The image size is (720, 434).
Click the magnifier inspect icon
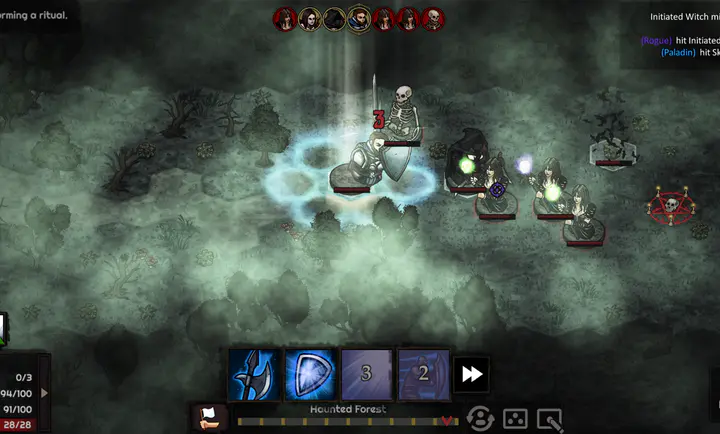pos(549,419)
